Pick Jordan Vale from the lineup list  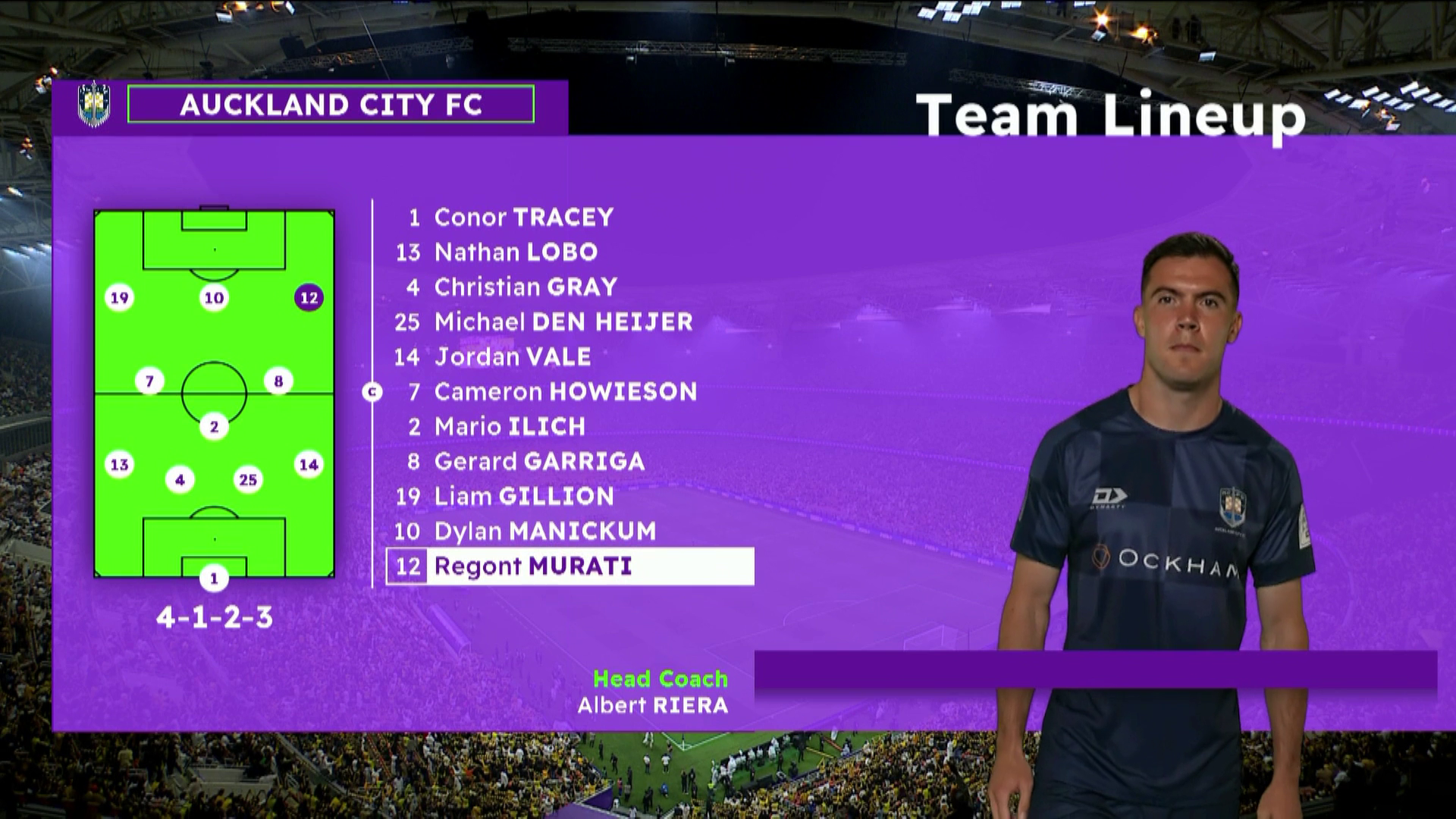(x=512, y=356)
